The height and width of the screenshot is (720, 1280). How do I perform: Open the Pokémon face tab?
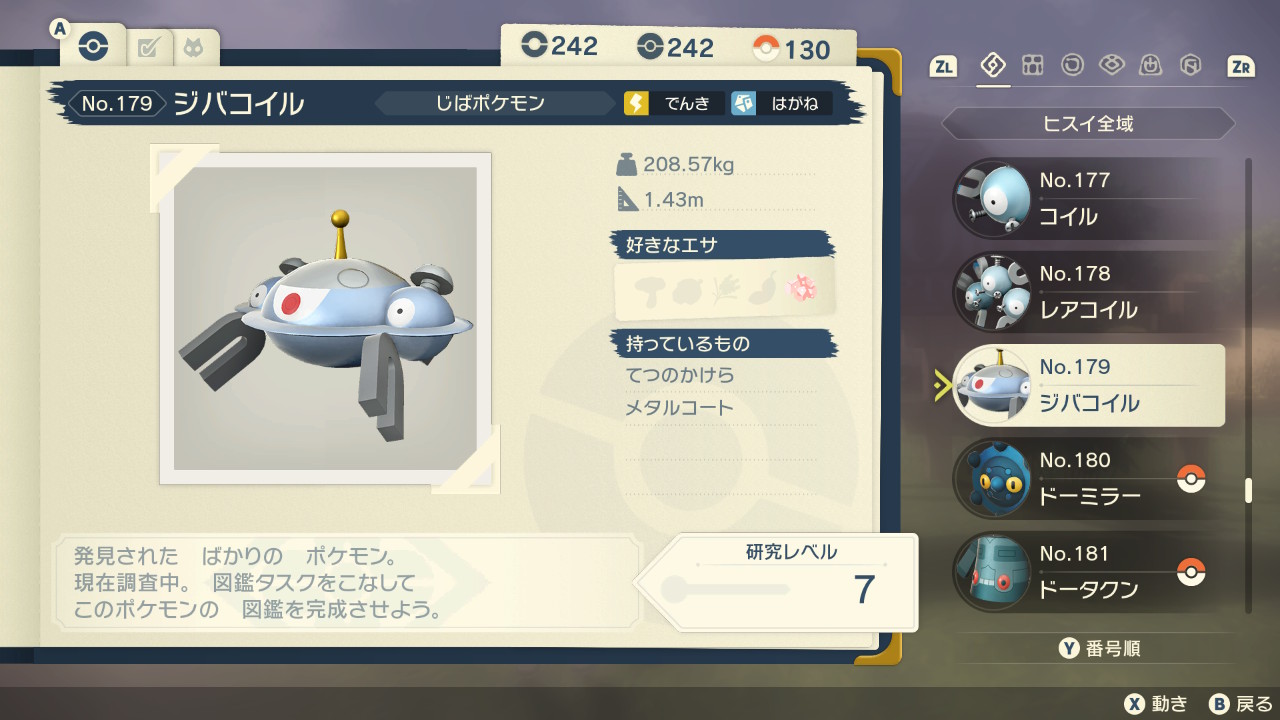pyautogui.click(x=192, y=47)
